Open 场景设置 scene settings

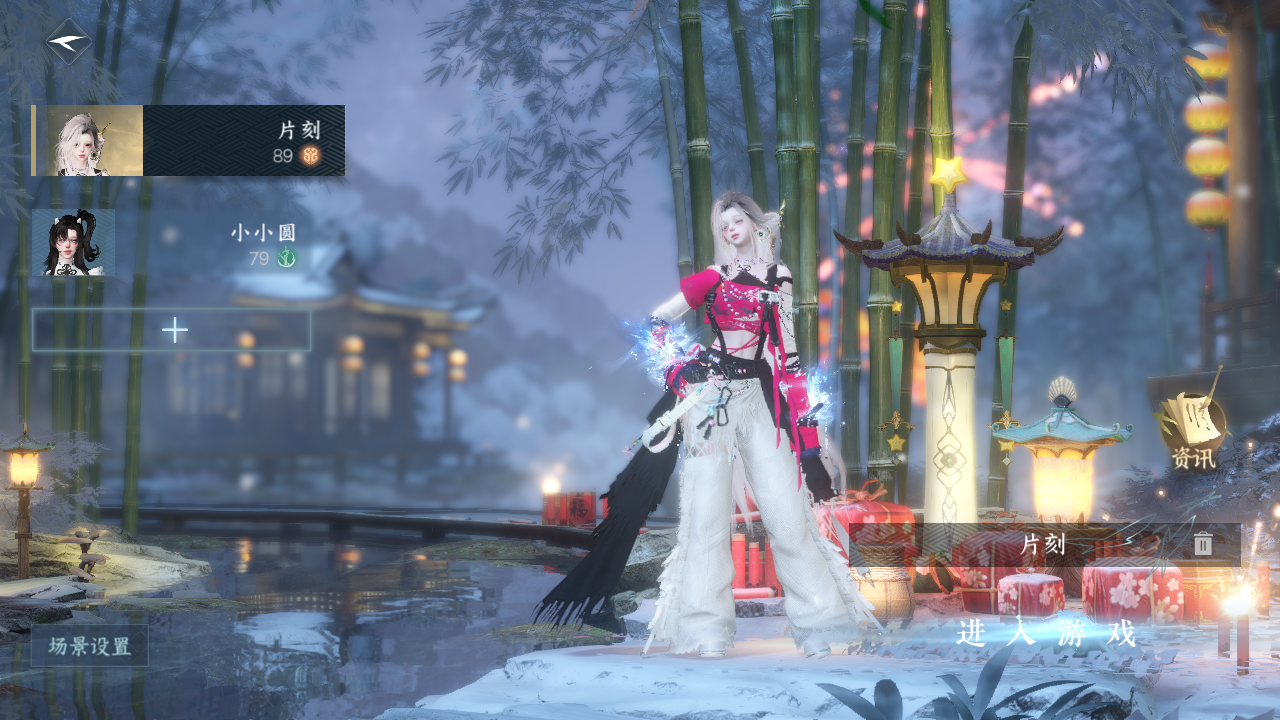[90, 646]
